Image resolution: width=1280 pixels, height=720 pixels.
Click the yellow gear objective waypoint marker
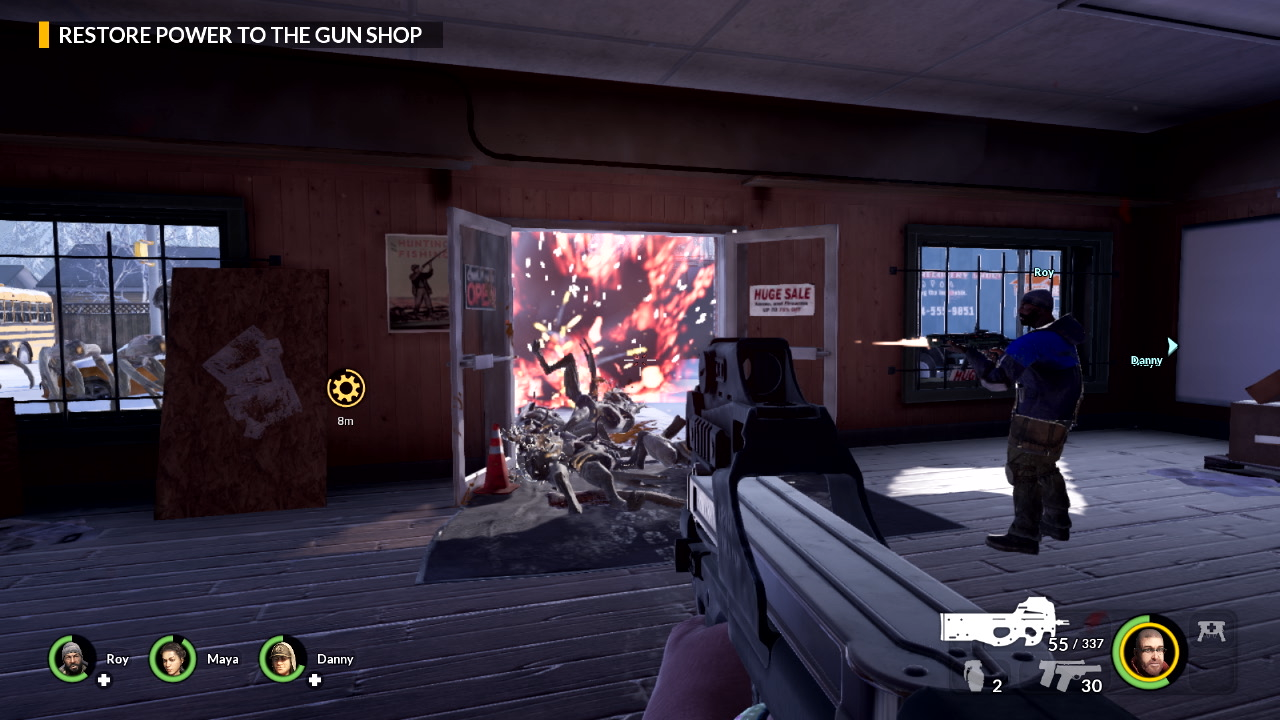[345, 389]
